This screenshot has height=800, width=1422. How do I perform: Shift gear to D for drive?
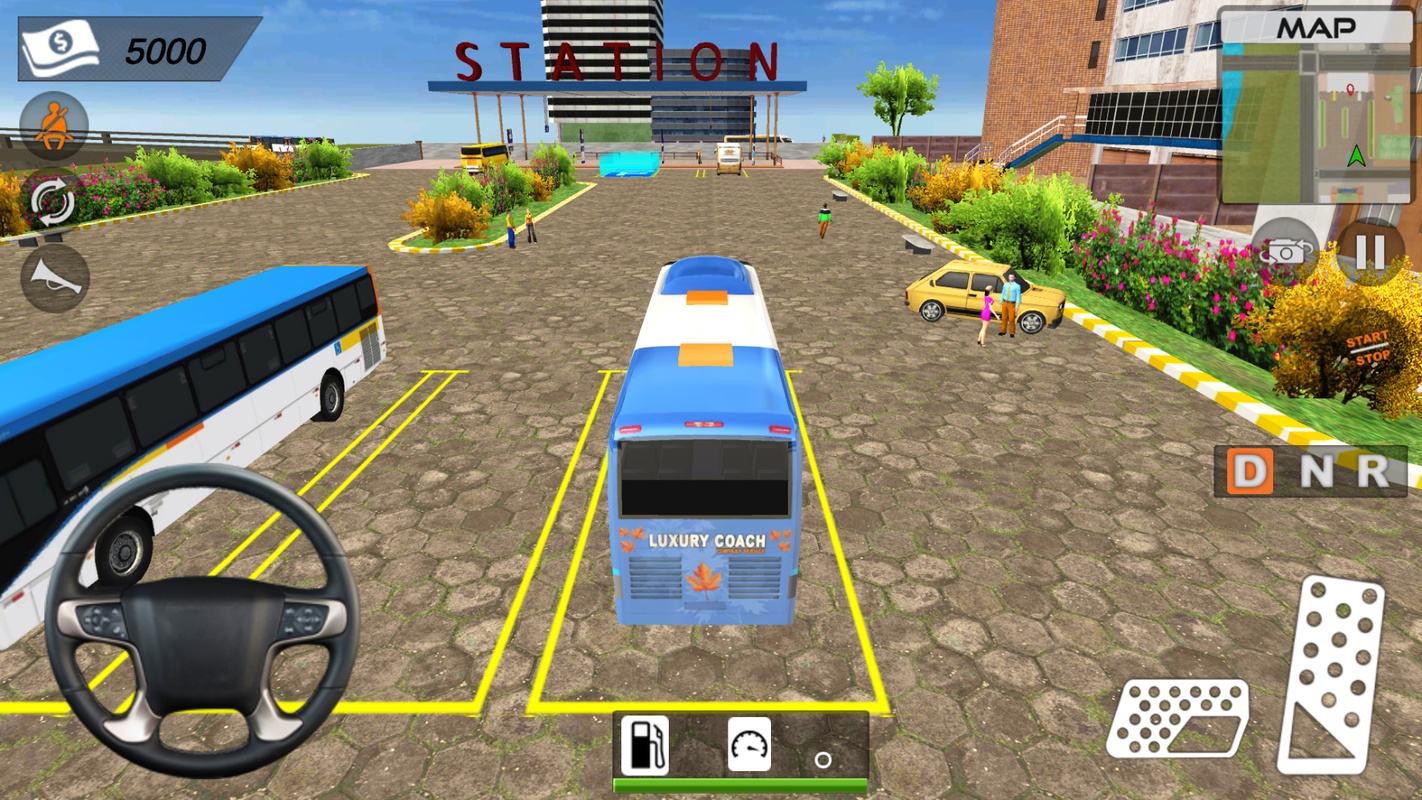[1250, 471]
